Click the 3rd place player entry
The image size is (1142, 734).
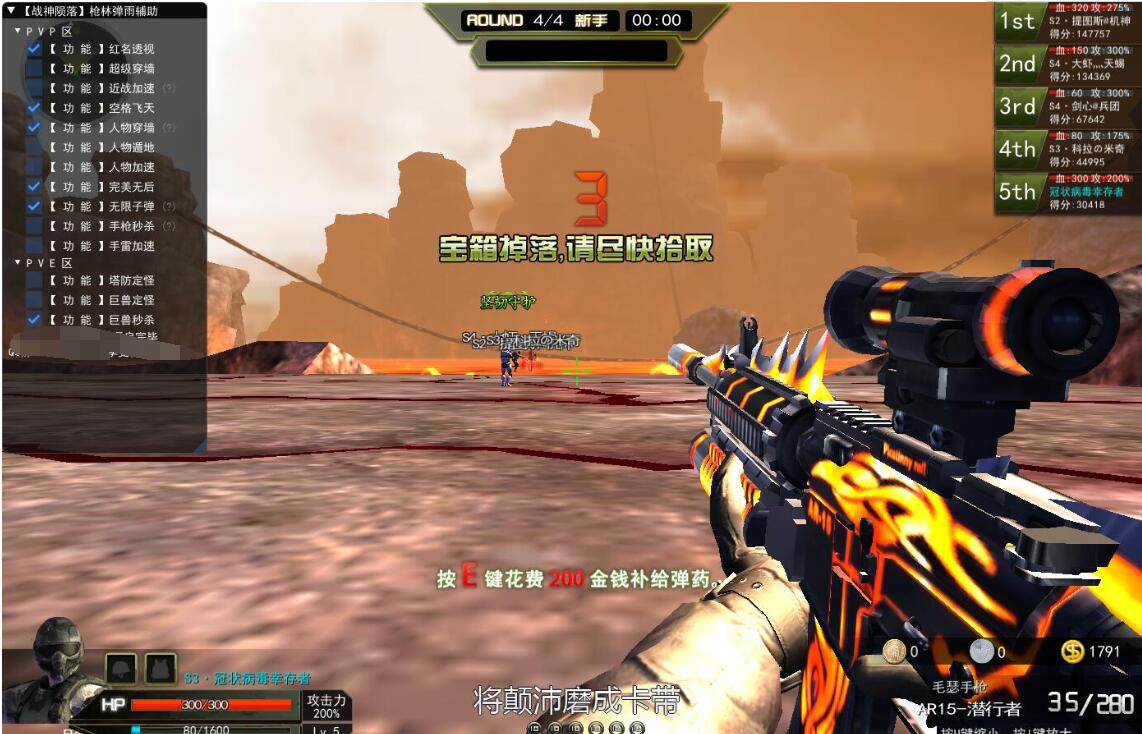(1067, 106)
